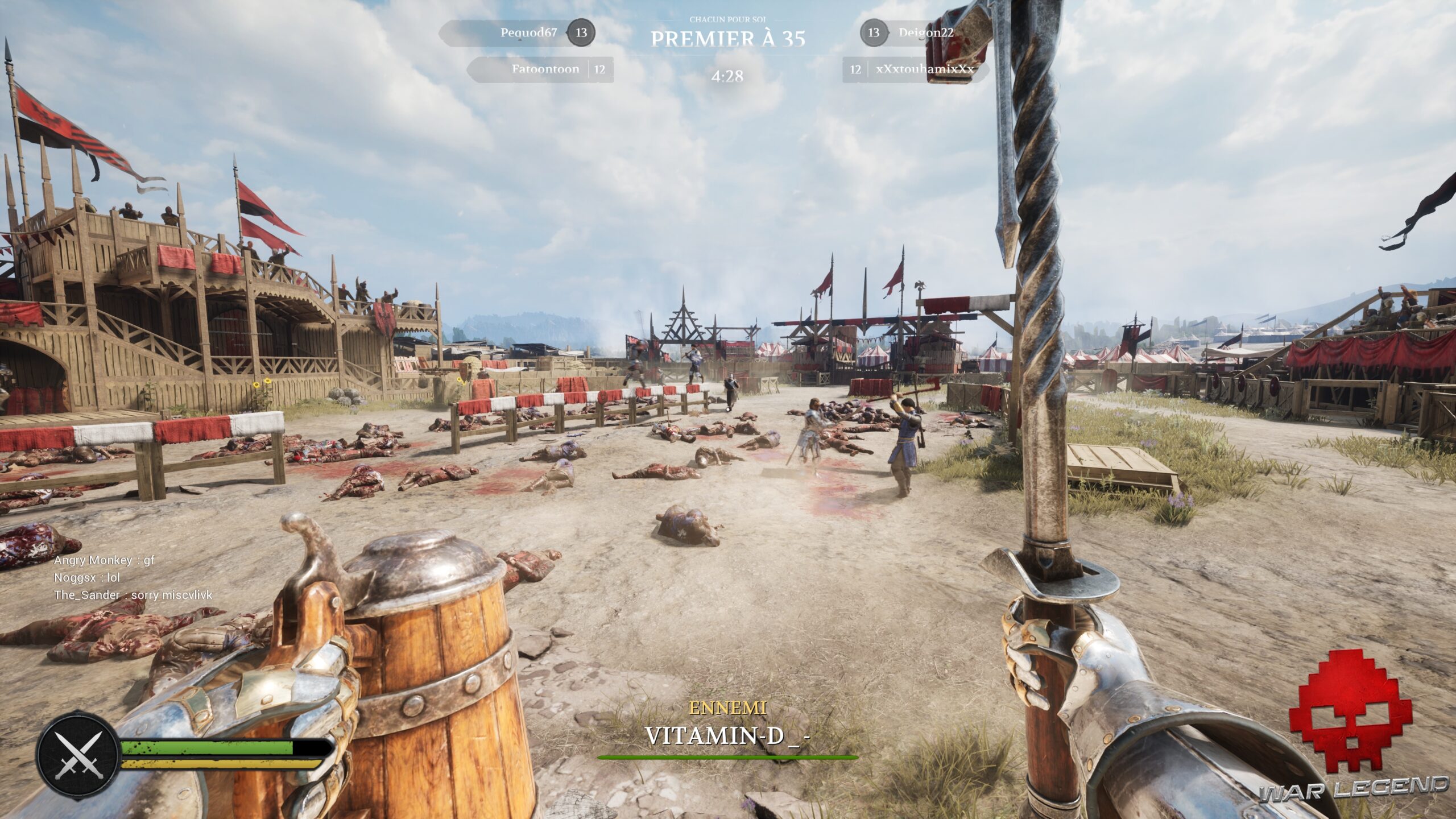Open the chat at Angry Monkey's message
The image size is (1456, 819).
click(104, 560)
